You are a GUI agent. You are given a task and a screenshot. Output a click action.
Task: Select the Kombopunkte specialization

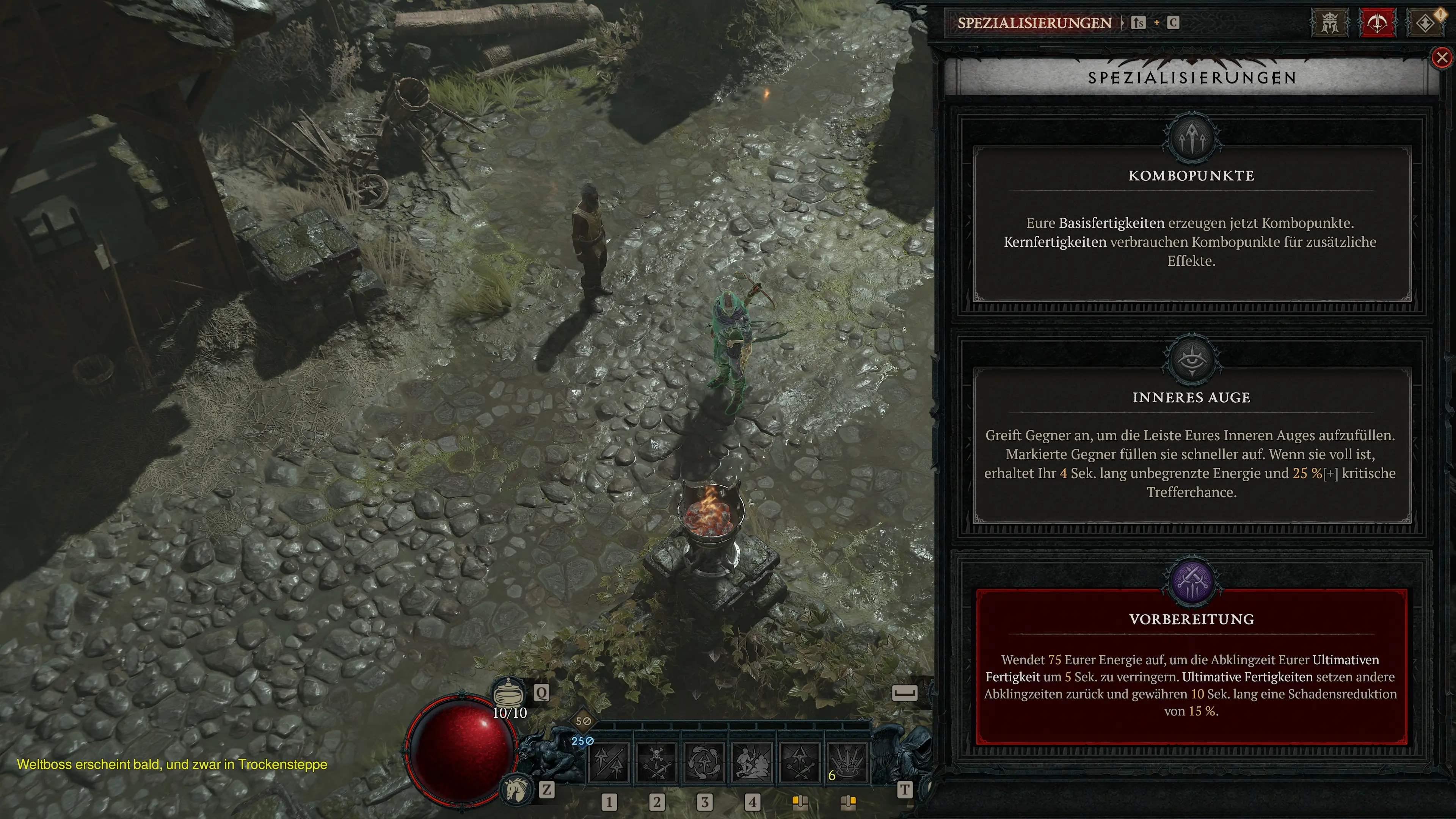pyautogui.click(x=1191, y=223)
